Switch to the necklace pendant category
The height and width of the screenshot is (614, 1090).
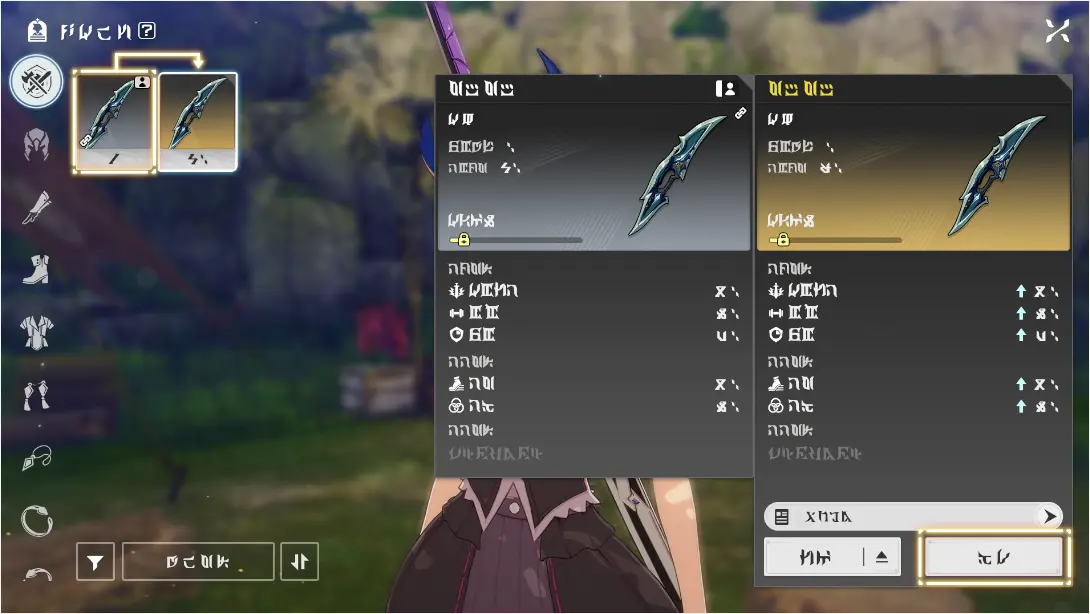(x=37, y=459)
